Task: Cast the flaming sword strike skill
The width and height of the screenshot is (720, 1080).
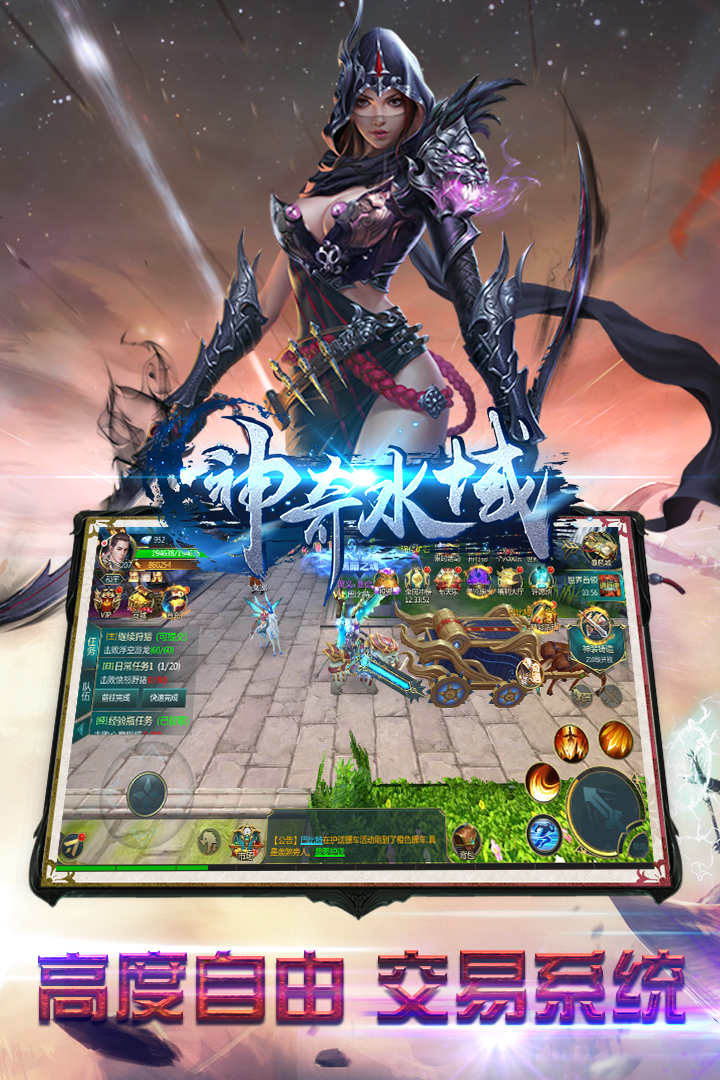Action: click(x=572, y=745)
